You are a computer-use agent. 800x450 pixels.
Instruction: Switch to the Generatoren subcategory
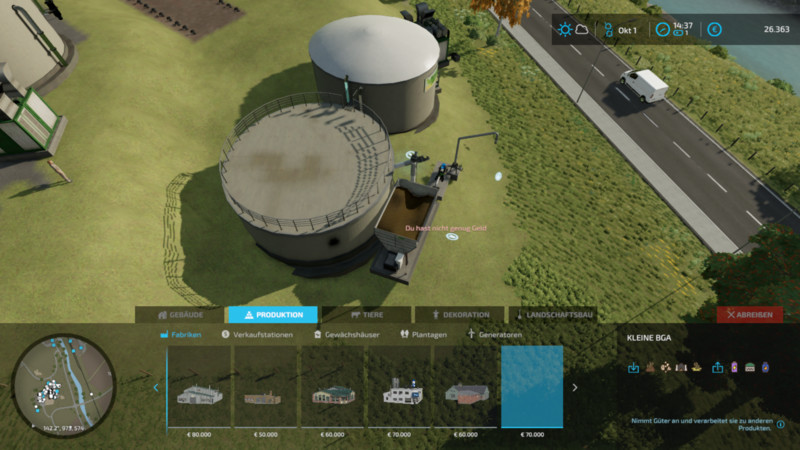(495, 335)
